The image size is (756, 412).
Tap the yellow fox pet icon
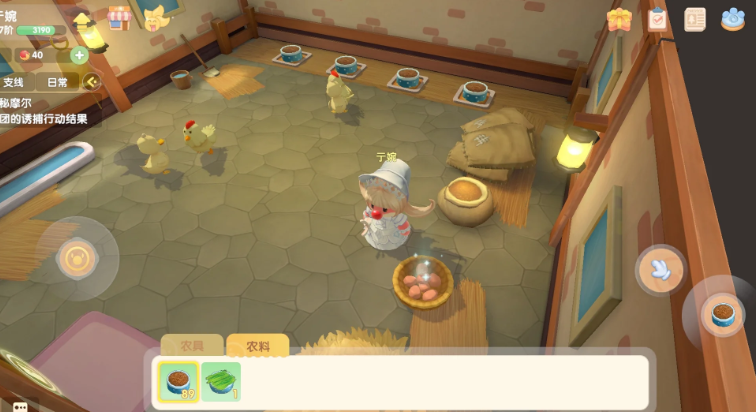154,17
